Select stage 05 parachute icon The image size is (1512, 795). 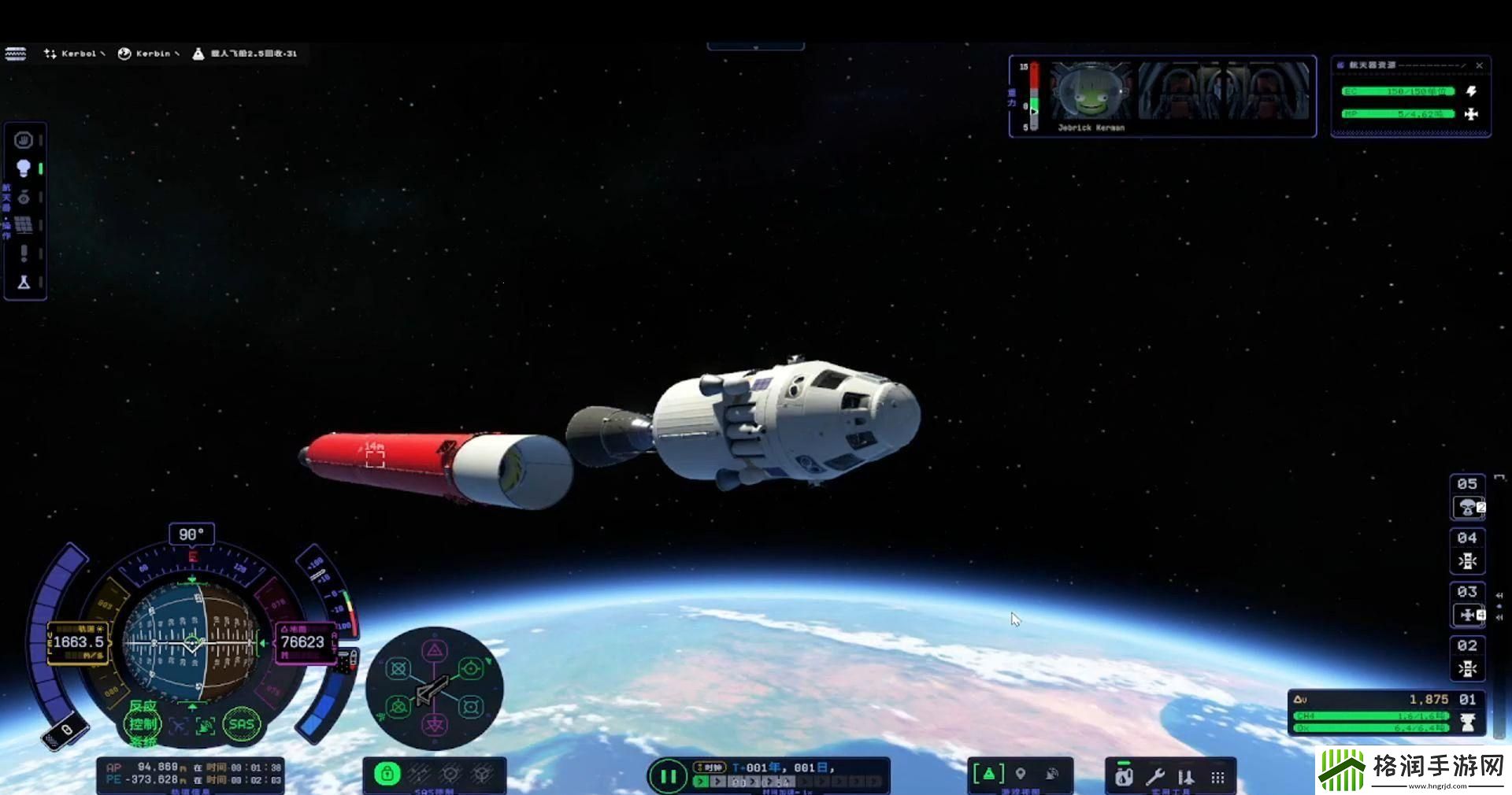click(x=1467, y=508)
